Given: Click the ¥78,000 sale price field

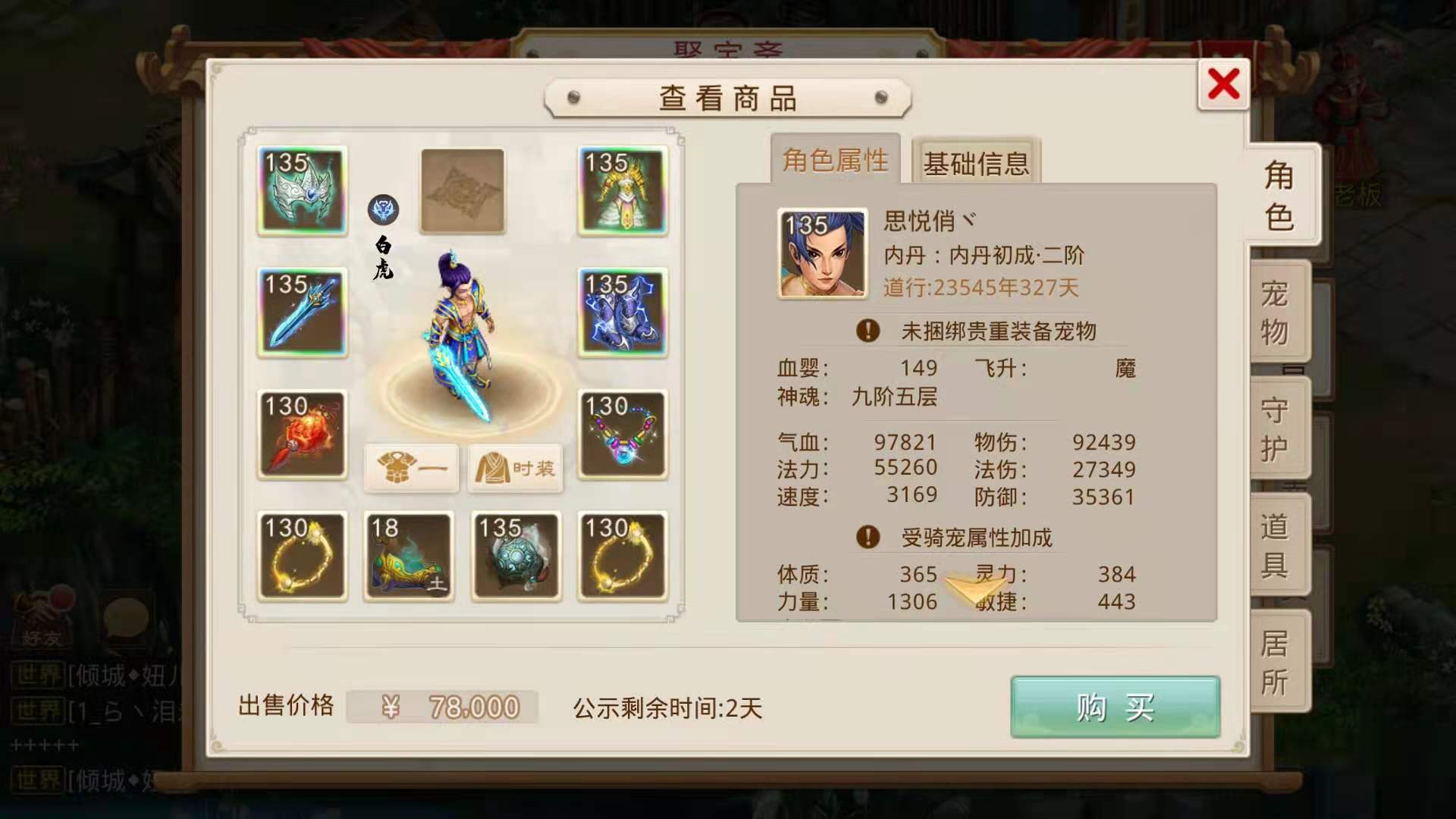Looking at the screenshot, I should [x=444, y=705].
